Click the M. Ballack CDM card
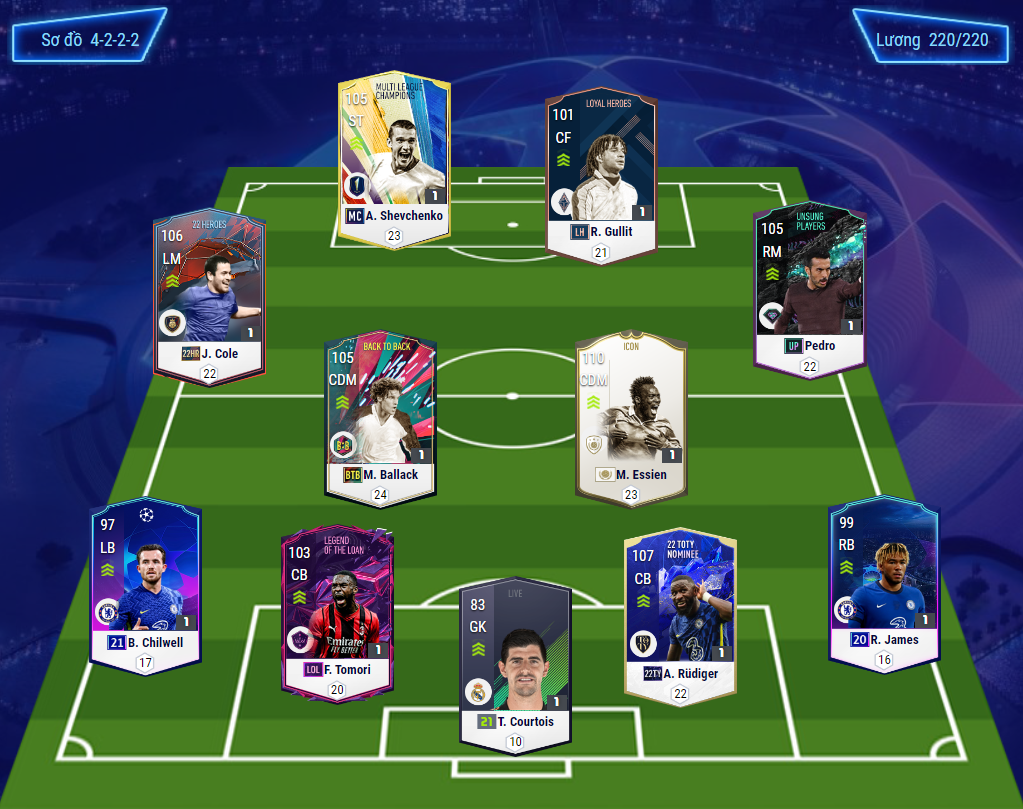Viewport: 1023px width, 809px height. 379,410
